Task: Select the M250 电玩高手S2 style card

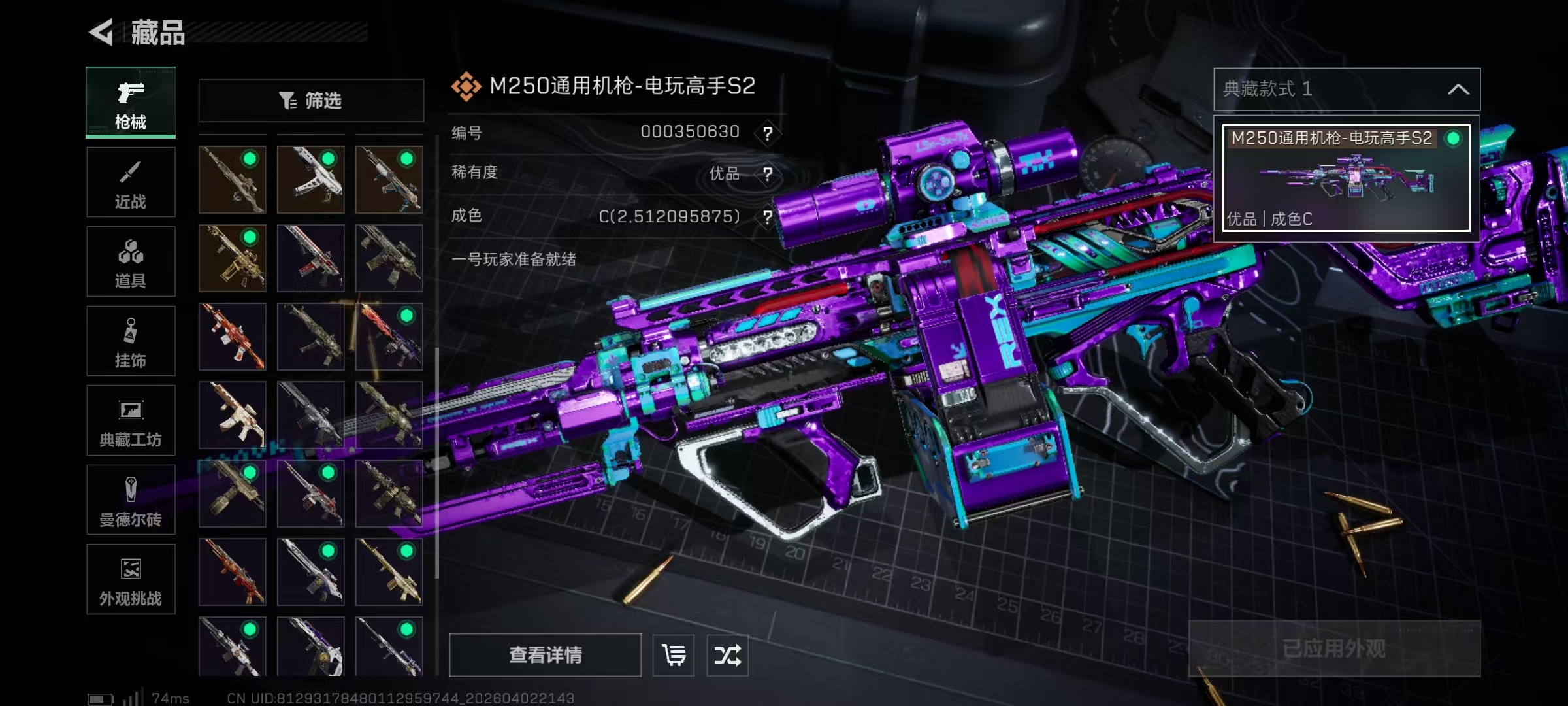Action: [x=1346, y=178]
